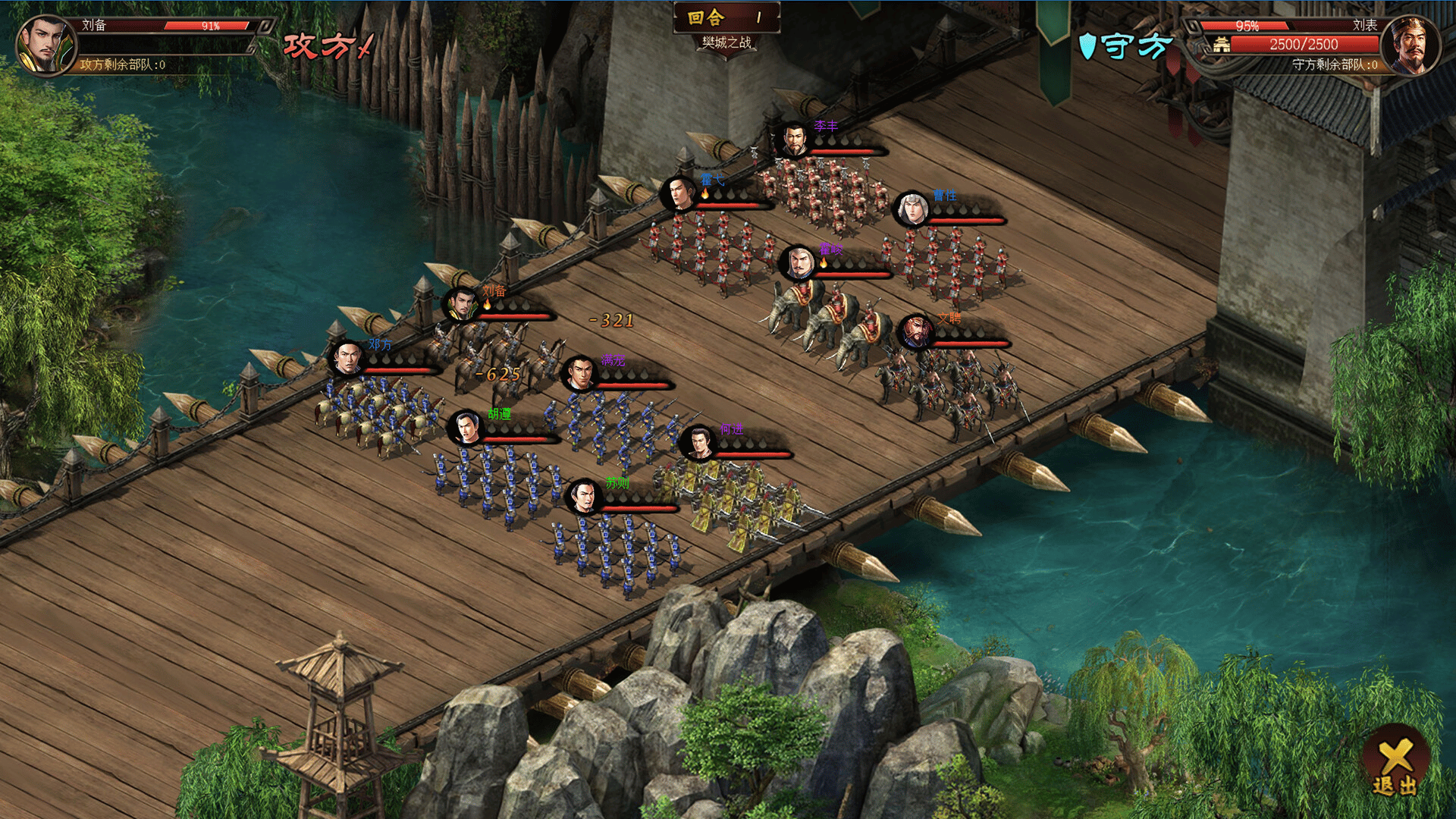The width and height of the screenshot is (1456, 819).
Task: Select general 曹性's unit portrait
Action: click(x=911, y=209)
